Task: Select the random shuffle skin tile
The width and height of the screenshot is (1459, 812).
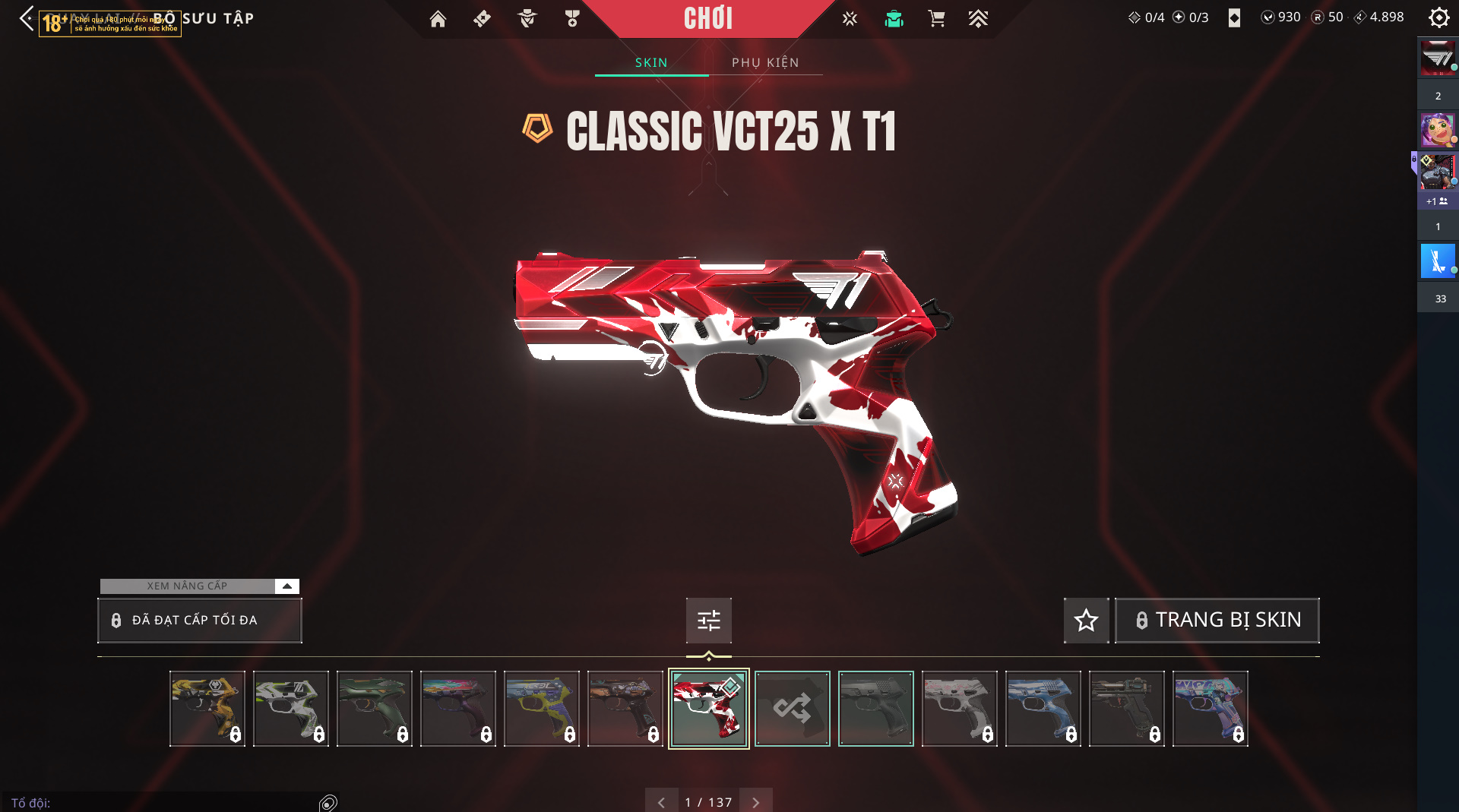Action: [x=792, y=708]
